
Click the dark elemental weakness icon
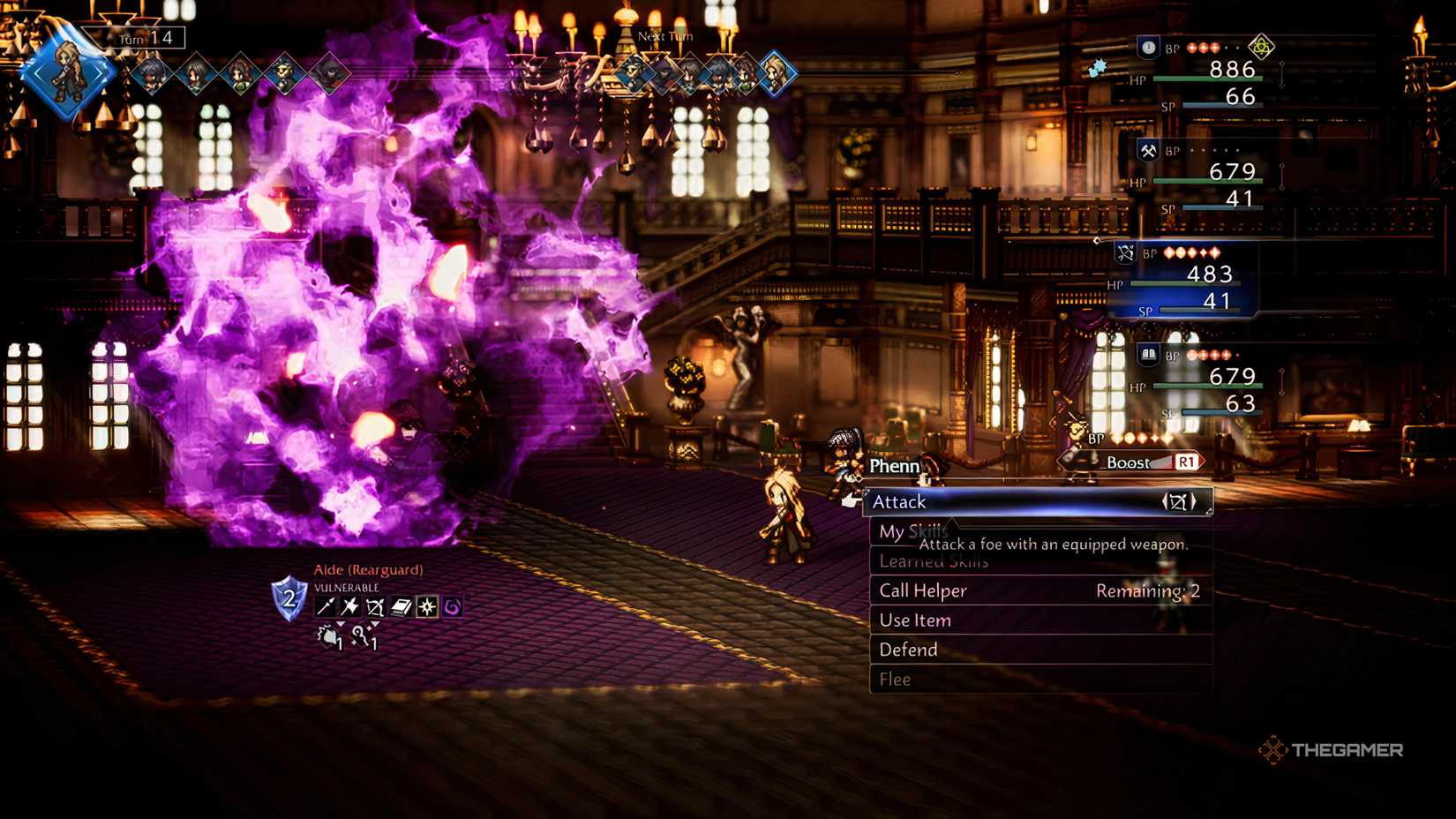[453, 607]
